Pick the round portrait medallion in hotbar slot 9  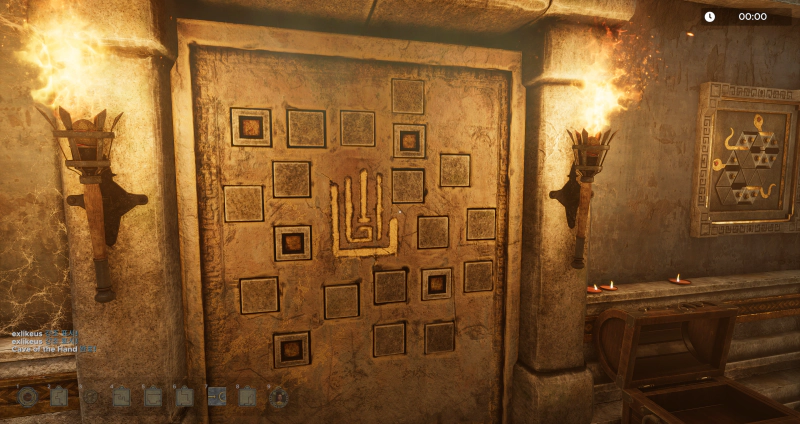tap(279, 397)
